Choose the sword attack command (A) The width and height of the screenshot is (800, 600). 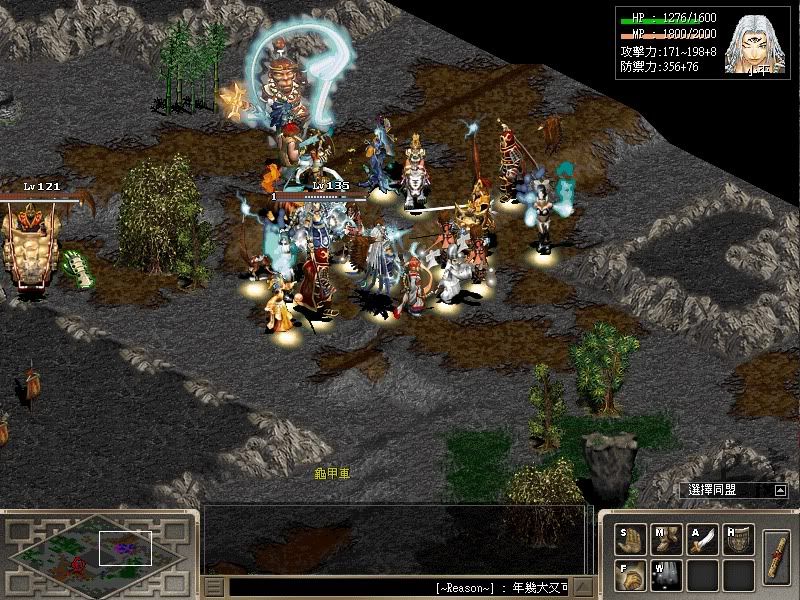[x=702, y=539]
